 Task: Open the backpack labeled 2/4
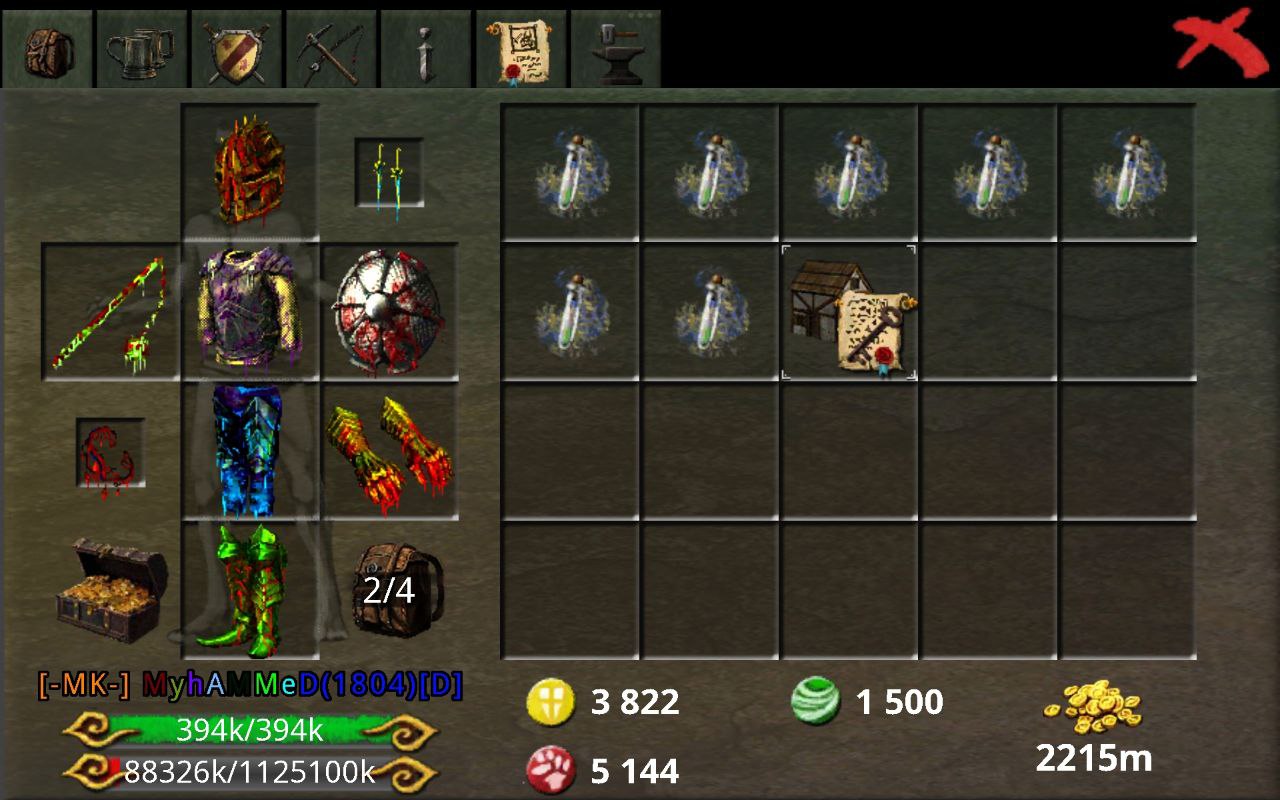[389, 590]
